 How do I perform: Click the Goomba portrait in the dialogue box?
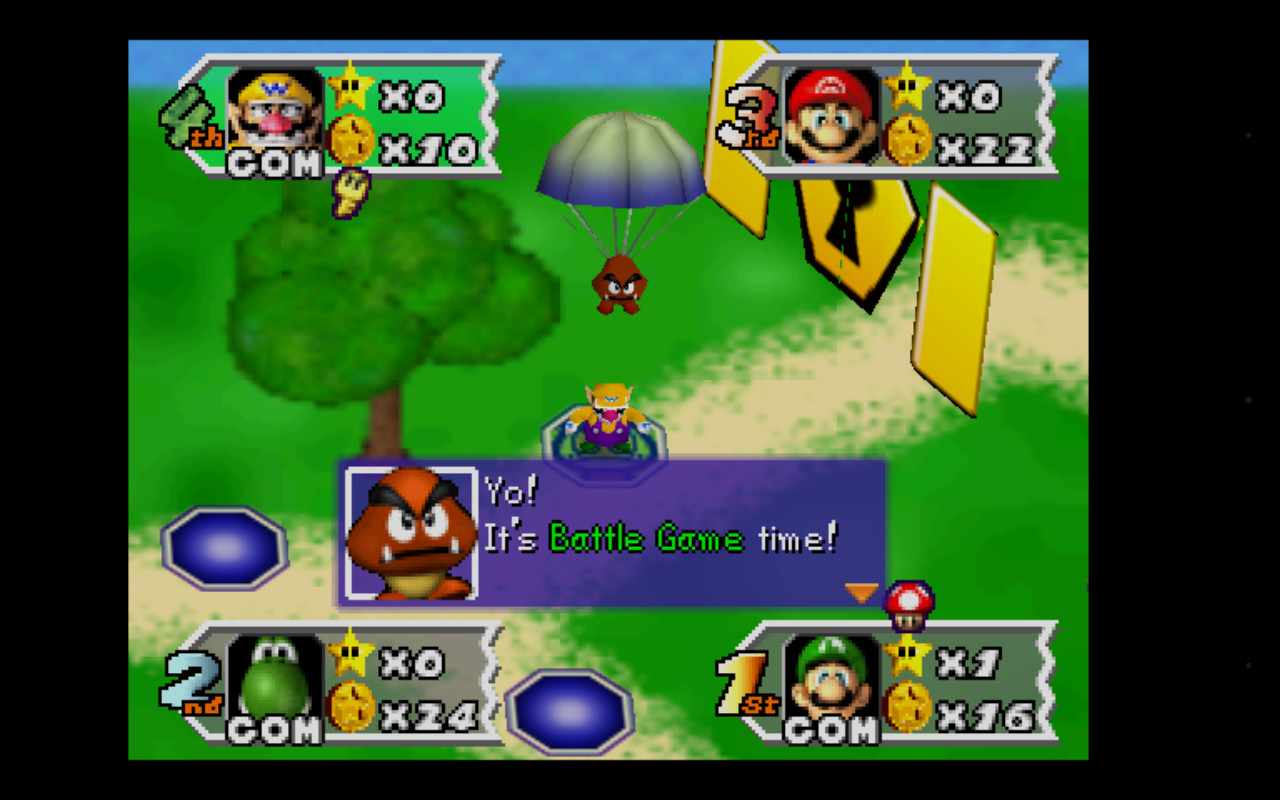click(411, 534)
